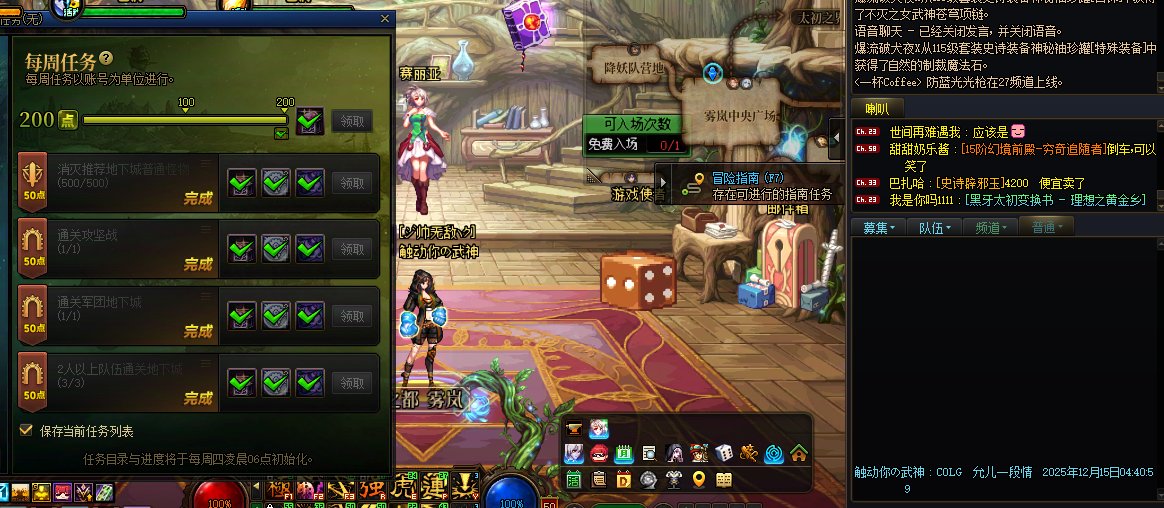The image size is (1164, 508).
Task: Click 领取 for the 通关军团地下城 task
Action: pos(352,316)
